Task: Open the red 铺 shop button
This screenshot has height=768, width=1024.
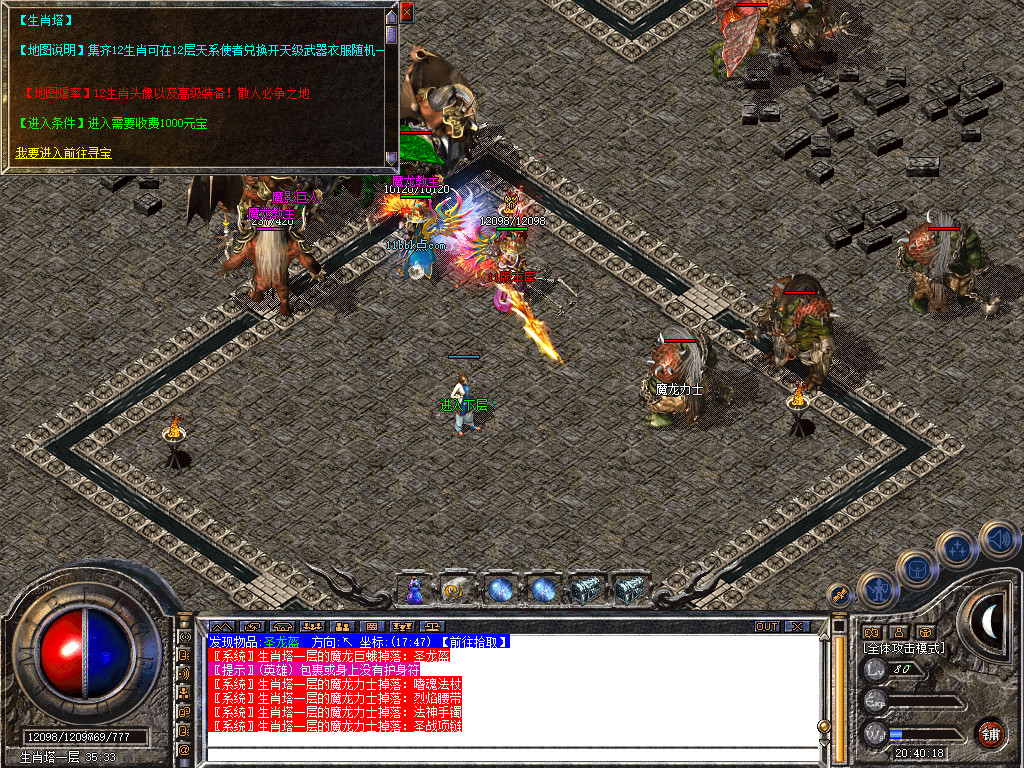Action: [989, 732]
